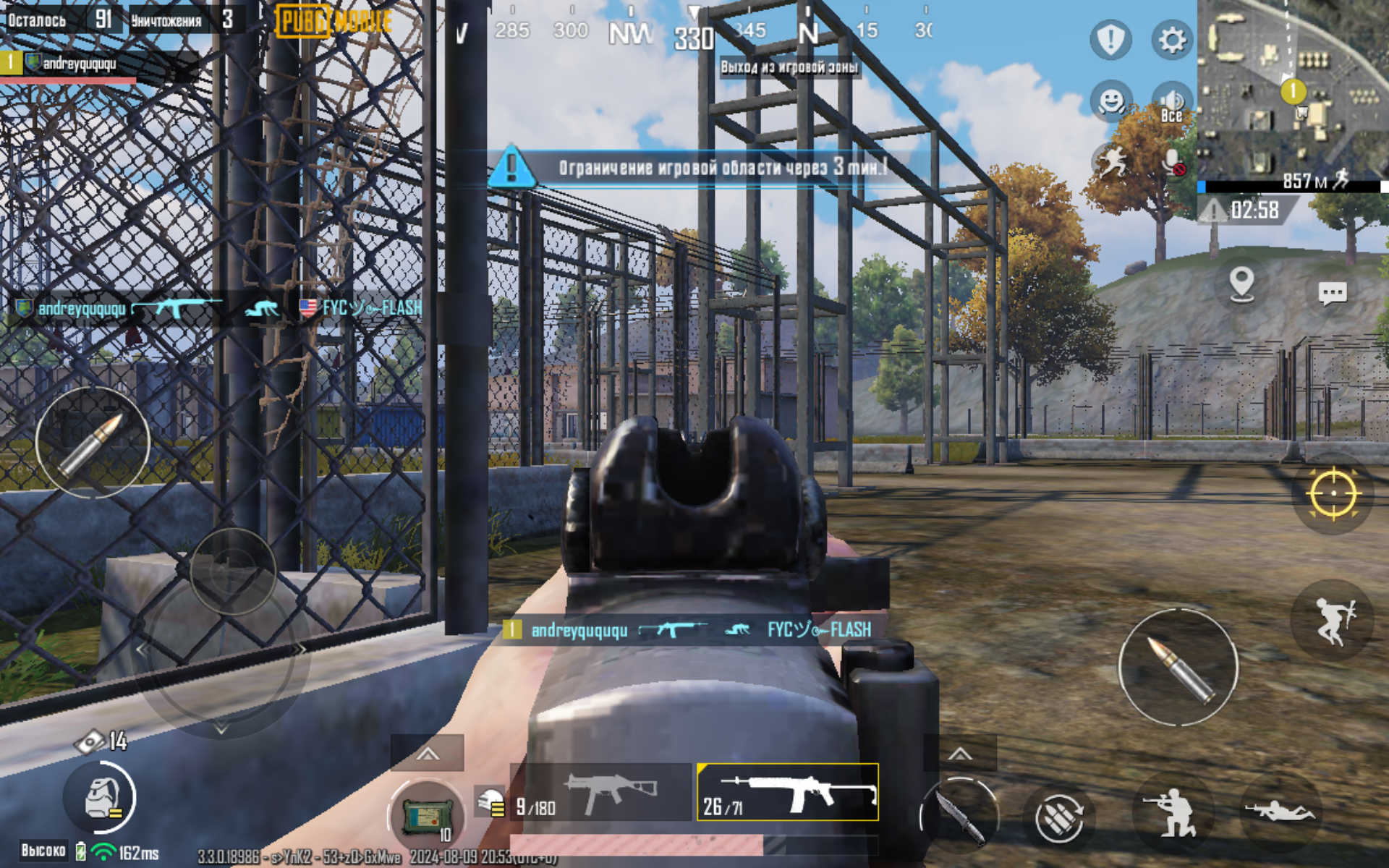
Task: Fire using the right bullet button
Action: click(x=1178, y=668)
